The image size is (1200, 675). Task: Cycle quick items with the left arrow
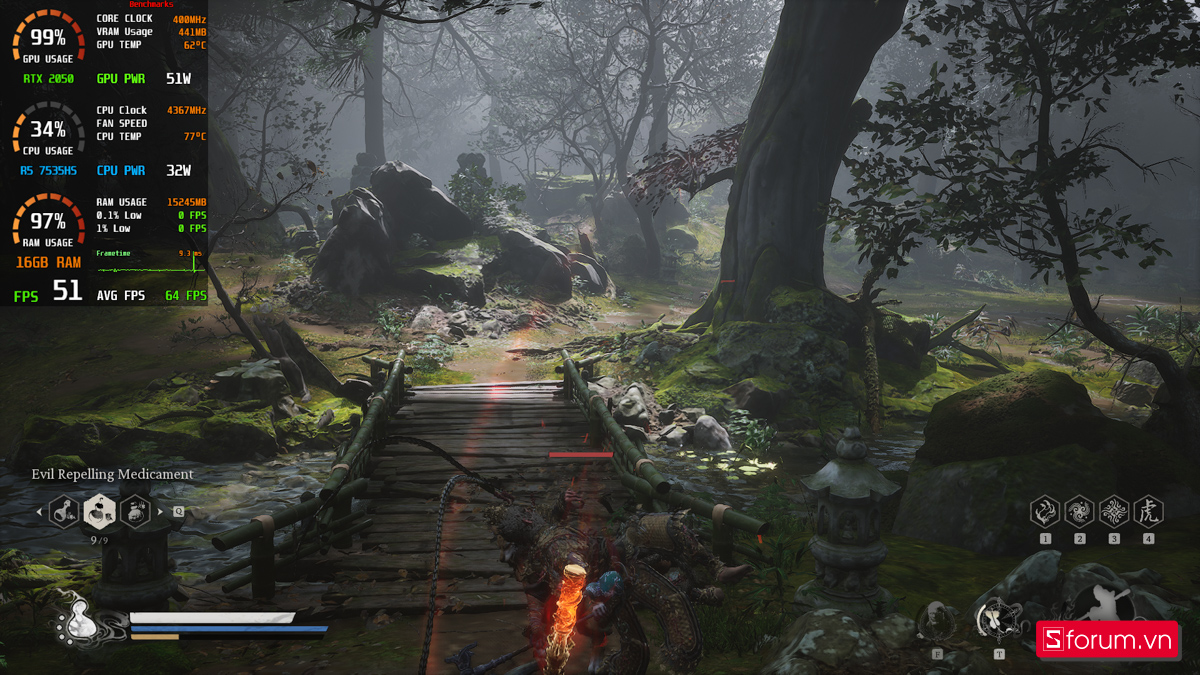click(x=40, y=512)
